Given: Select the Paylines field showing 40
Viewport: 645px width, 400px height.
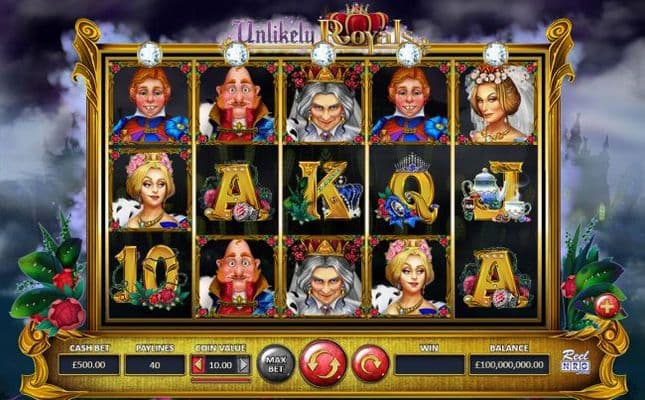Looking at the screenshot, I should (x=154, y=365).
